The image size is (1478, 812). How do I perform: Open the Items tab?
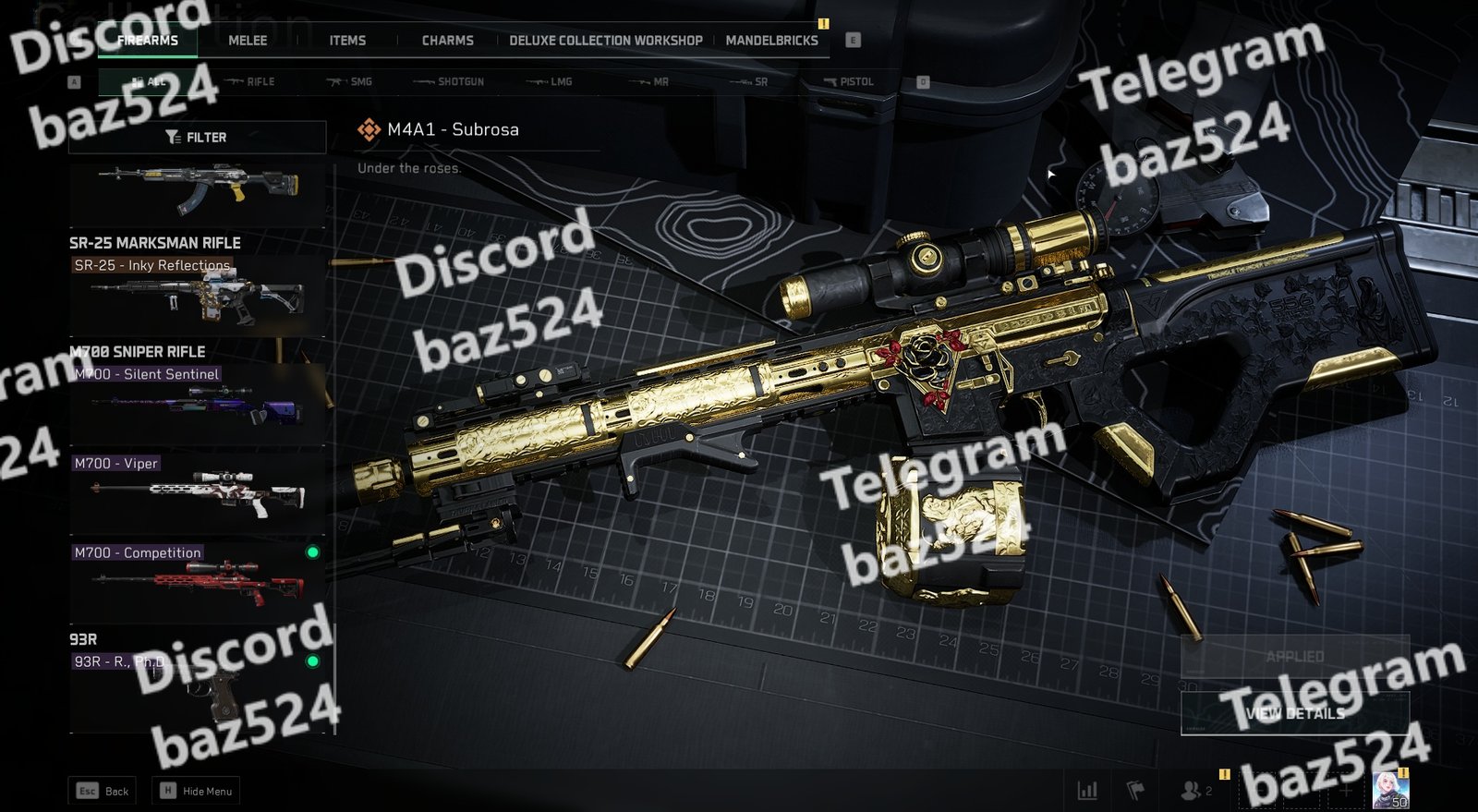(347, 41)
